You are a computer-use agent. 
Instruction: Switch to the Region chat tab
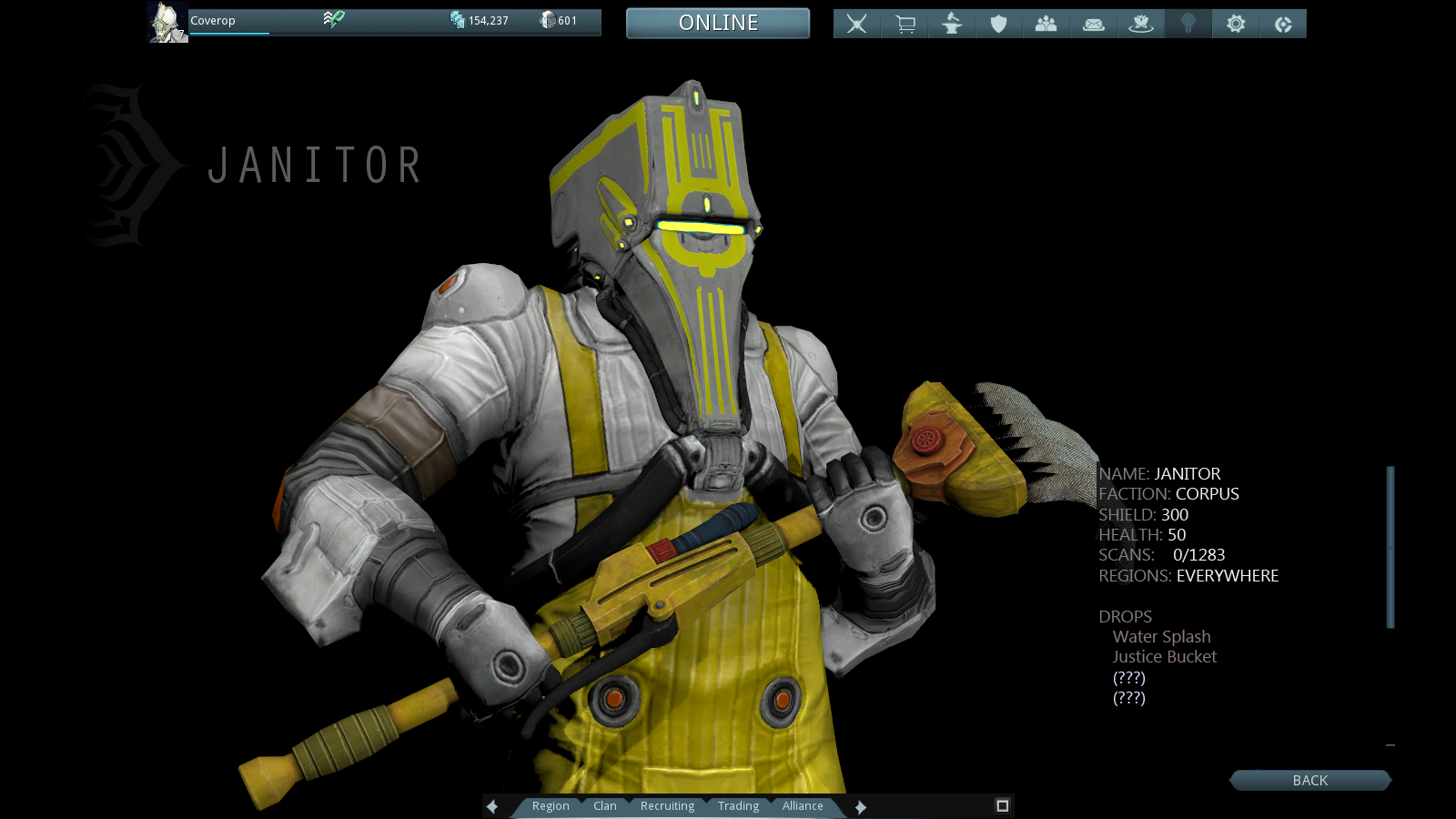point(551,806)
